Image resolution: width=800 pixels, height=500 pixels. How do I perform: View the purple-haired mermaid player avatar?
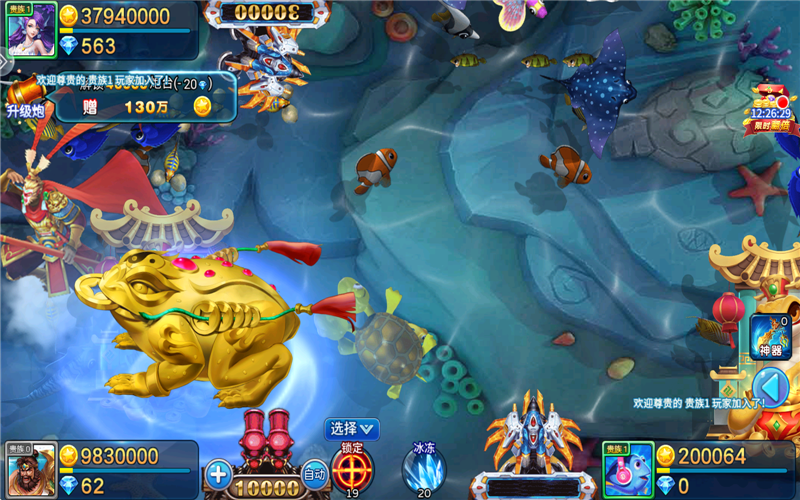point(31,30)
